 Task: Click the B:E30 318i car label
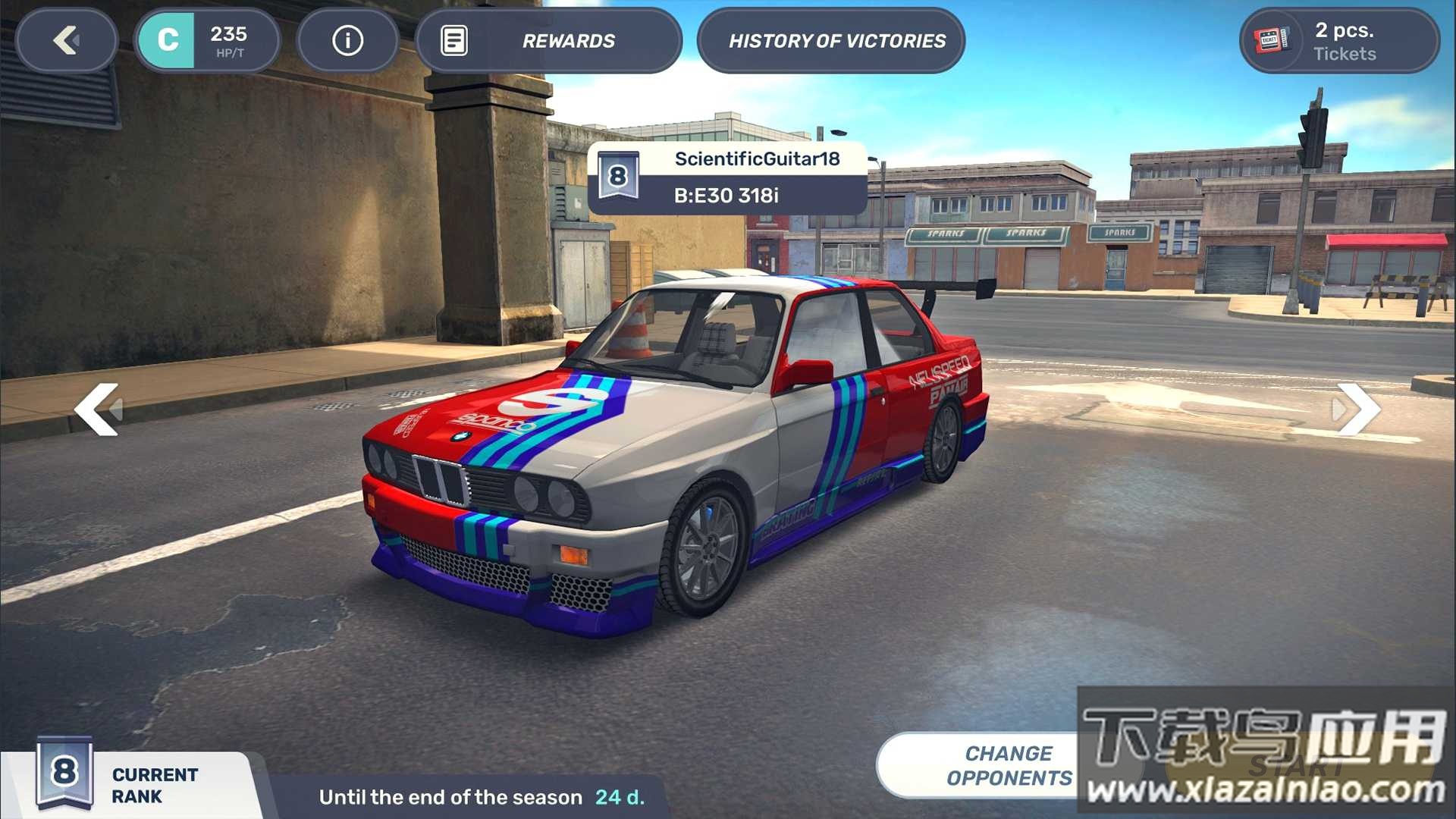coord(728,194)
